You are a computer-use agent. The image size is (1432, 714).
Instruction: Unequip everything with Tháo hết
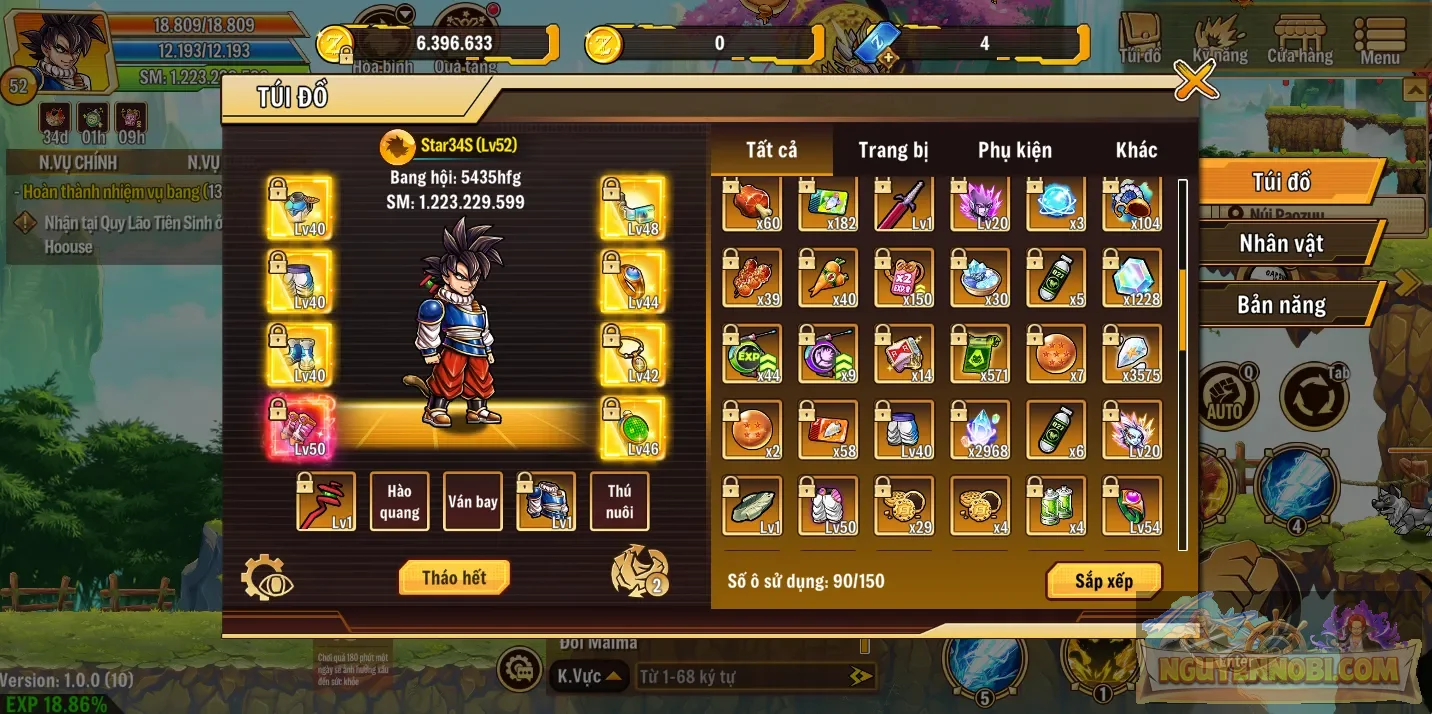click(454, 577)
